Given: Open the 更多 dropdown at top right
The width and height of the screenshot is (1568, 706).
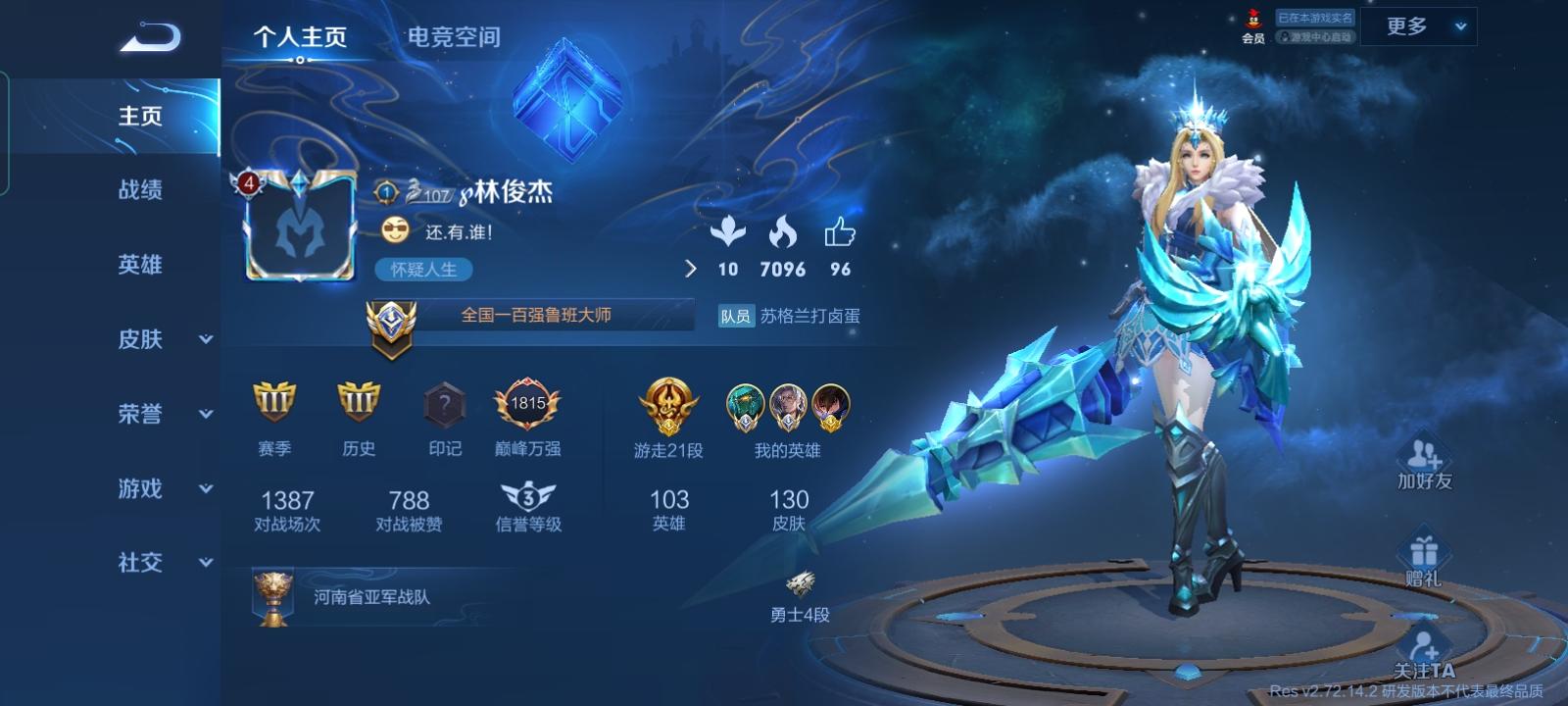Looking at the screenshot, I should pos(1418,26).
